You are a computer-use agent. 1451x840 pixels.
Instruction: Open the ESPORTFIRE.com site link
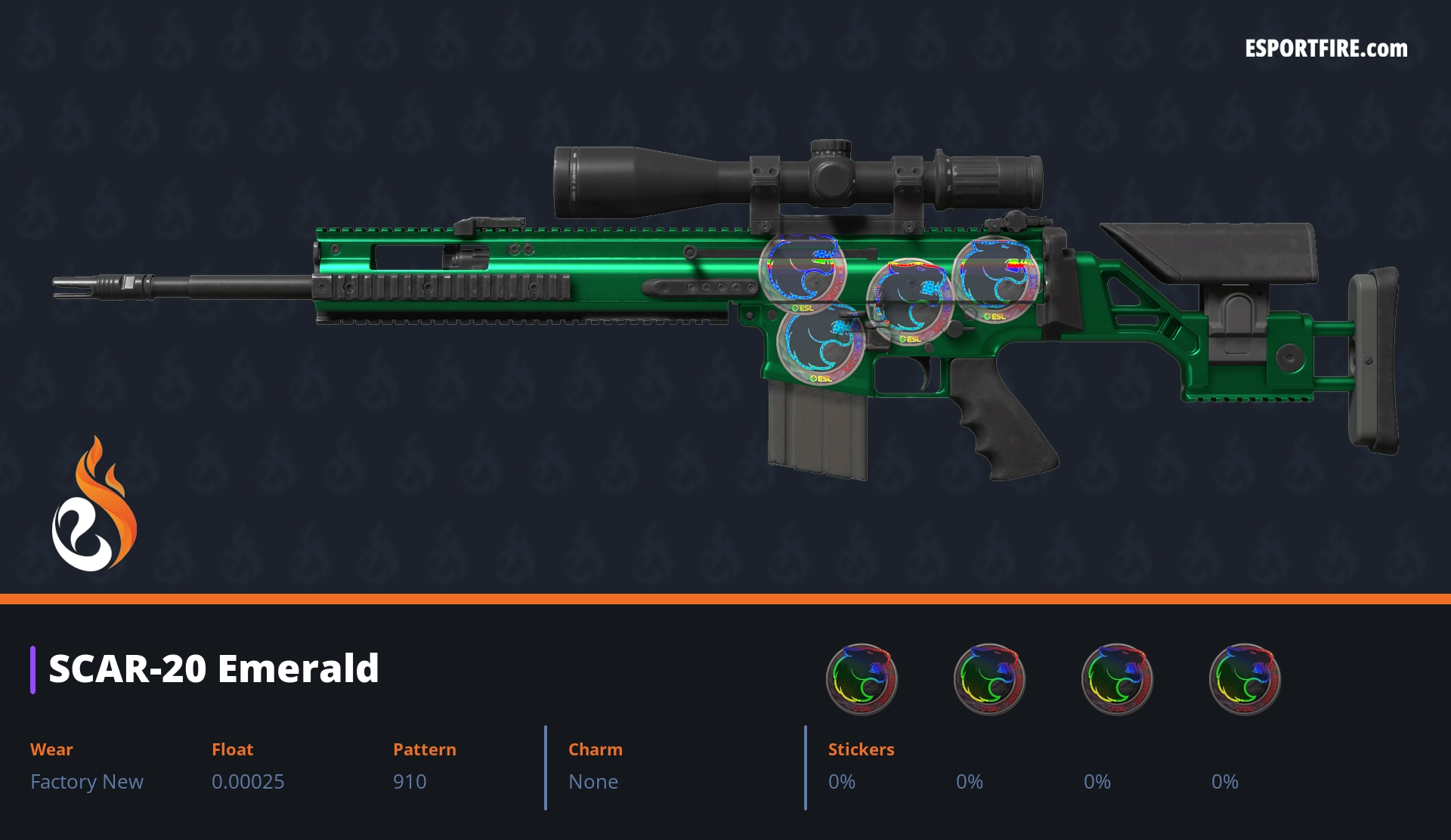1326,49
